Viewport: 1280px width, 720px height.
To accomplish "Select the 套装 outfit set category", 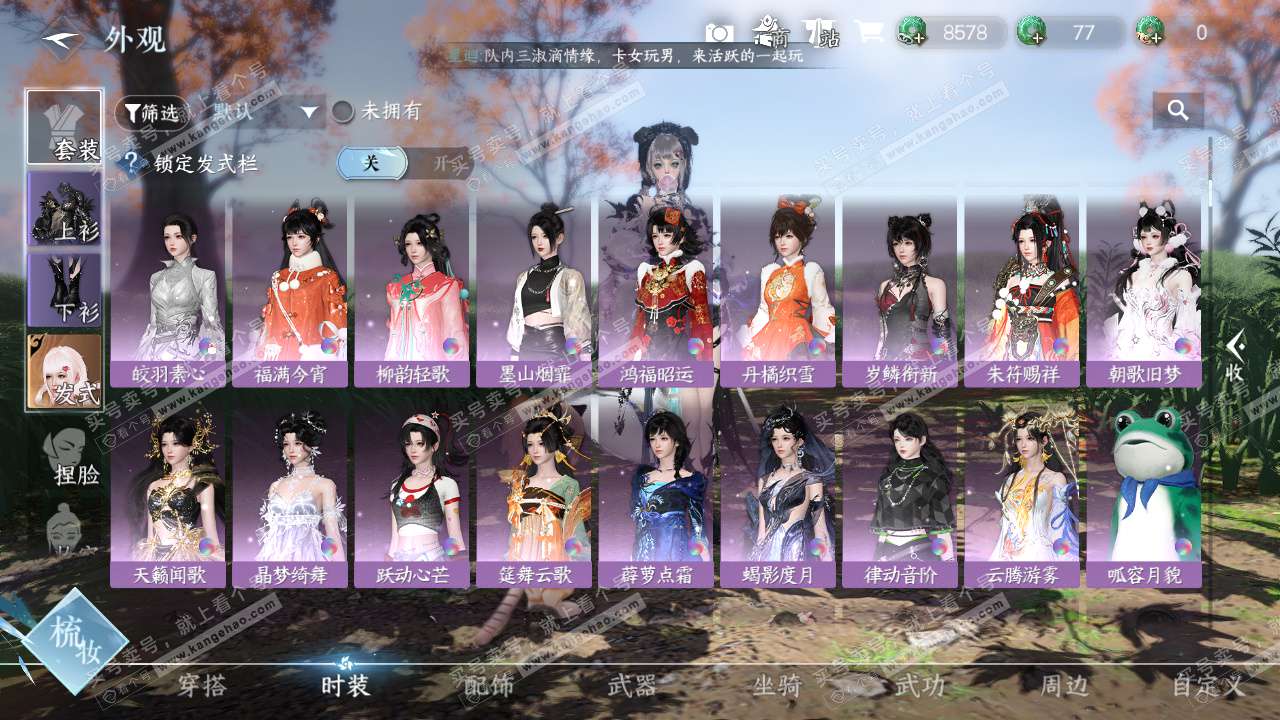I will (x=65, y=127).
